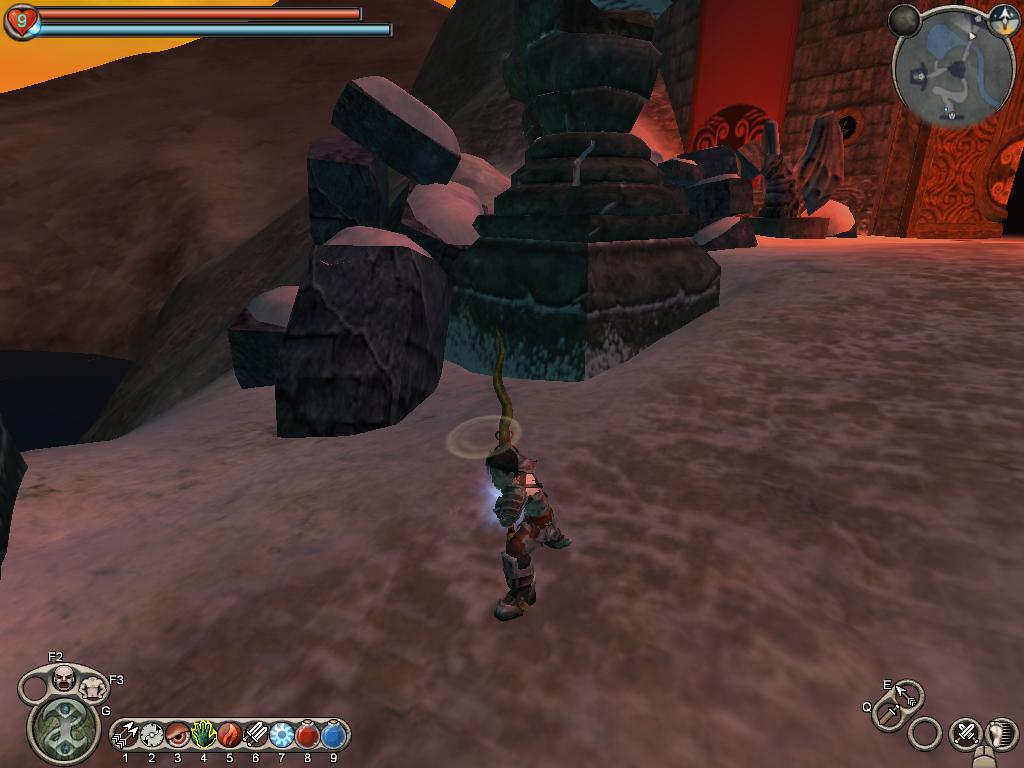Trigger the blue ice burst spell in slot 7

[281, 735]
